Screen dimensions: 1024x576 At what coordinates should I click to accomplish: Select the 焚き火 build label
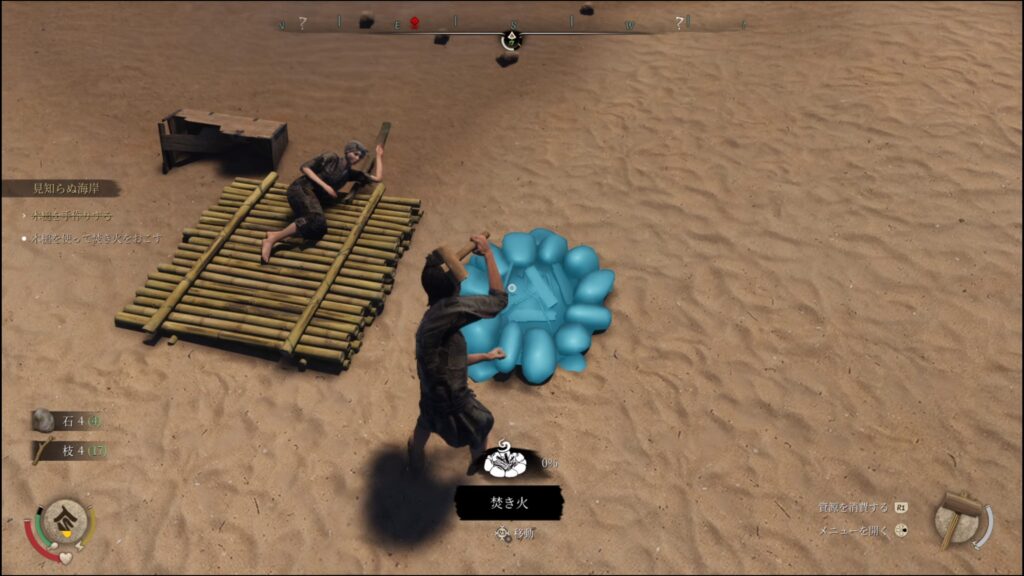click(508, 503)
